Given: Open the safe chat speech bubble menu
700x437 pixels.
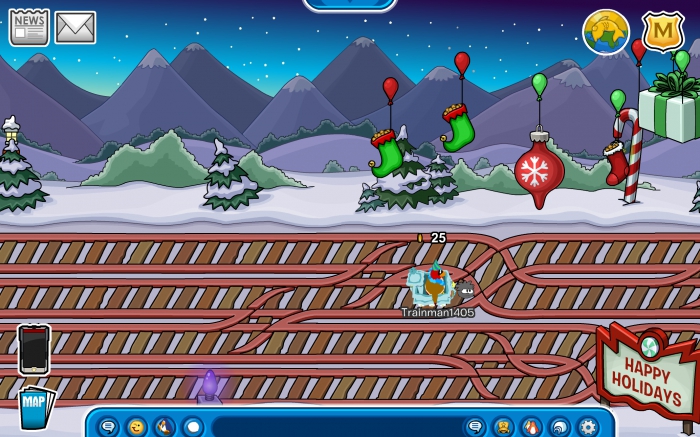Looking at the screenshot, I should click(108, 427).
